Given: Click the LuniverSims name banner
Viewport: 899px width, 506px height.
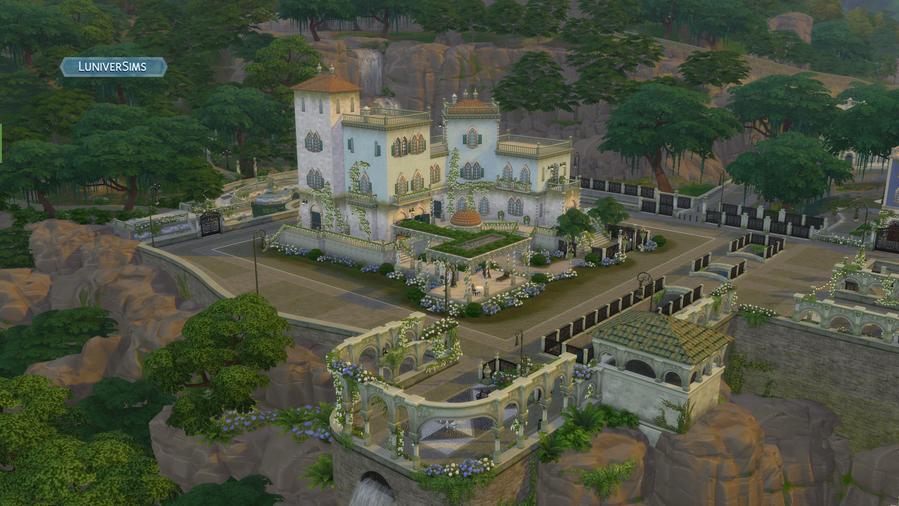Looking at the screenshot, I should coord(113,67).
